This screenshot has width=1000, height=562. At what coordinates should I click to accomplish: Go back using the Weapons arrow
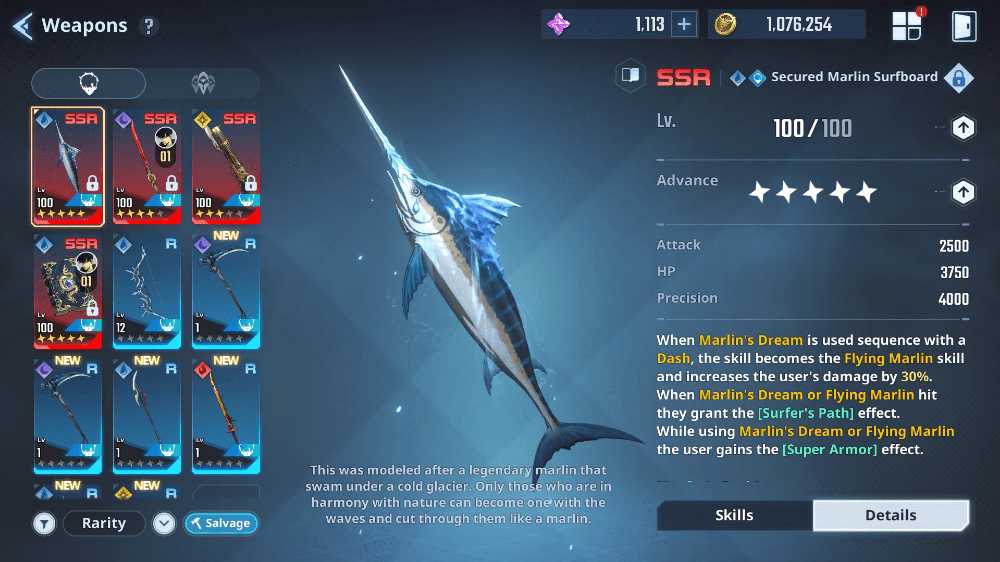pos(22,26)
